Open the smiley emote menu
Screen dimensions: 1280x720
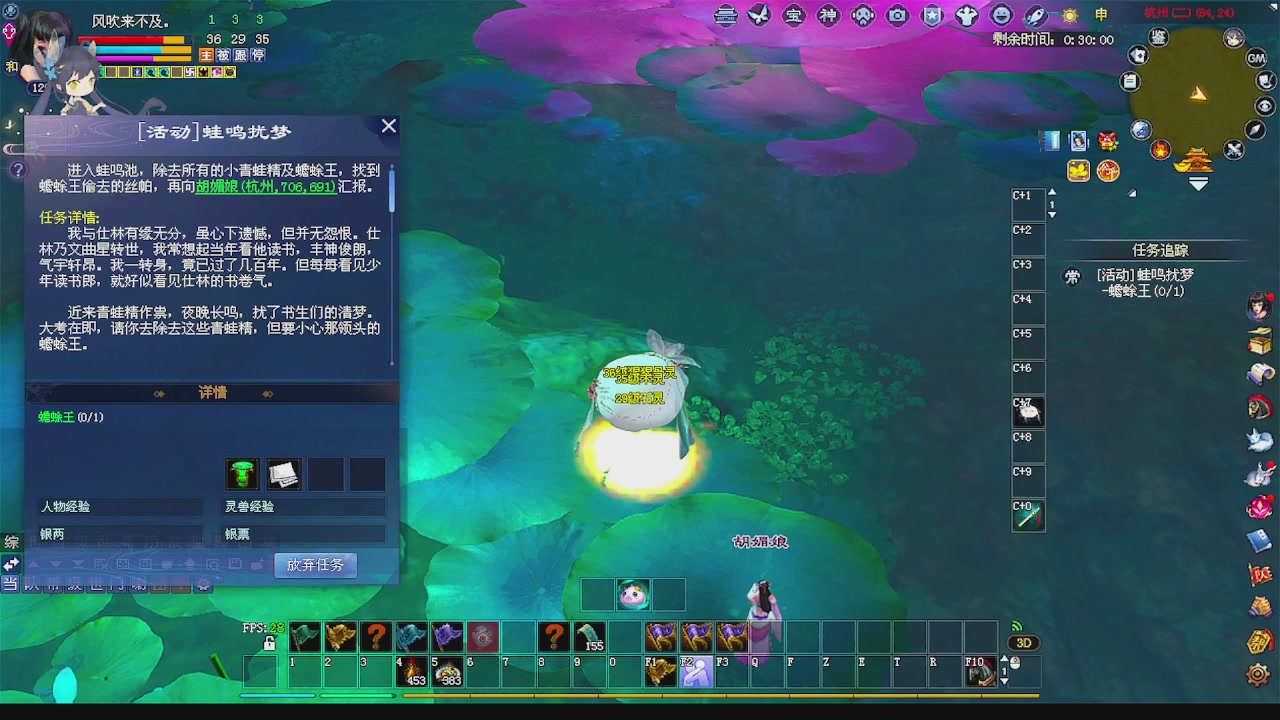pos(999,16)
